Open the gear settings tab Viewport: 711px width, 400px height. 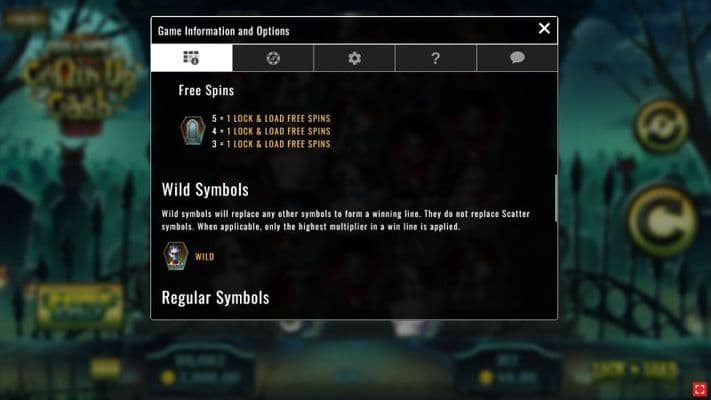pos(354,58)
